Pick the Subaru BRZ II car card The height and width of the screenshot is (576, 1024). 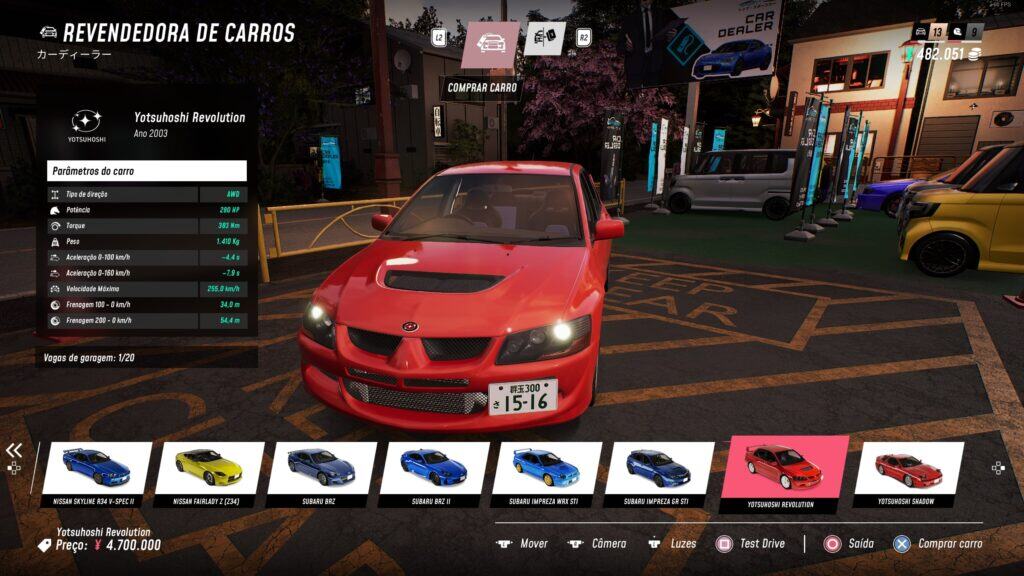coord(434,468)
